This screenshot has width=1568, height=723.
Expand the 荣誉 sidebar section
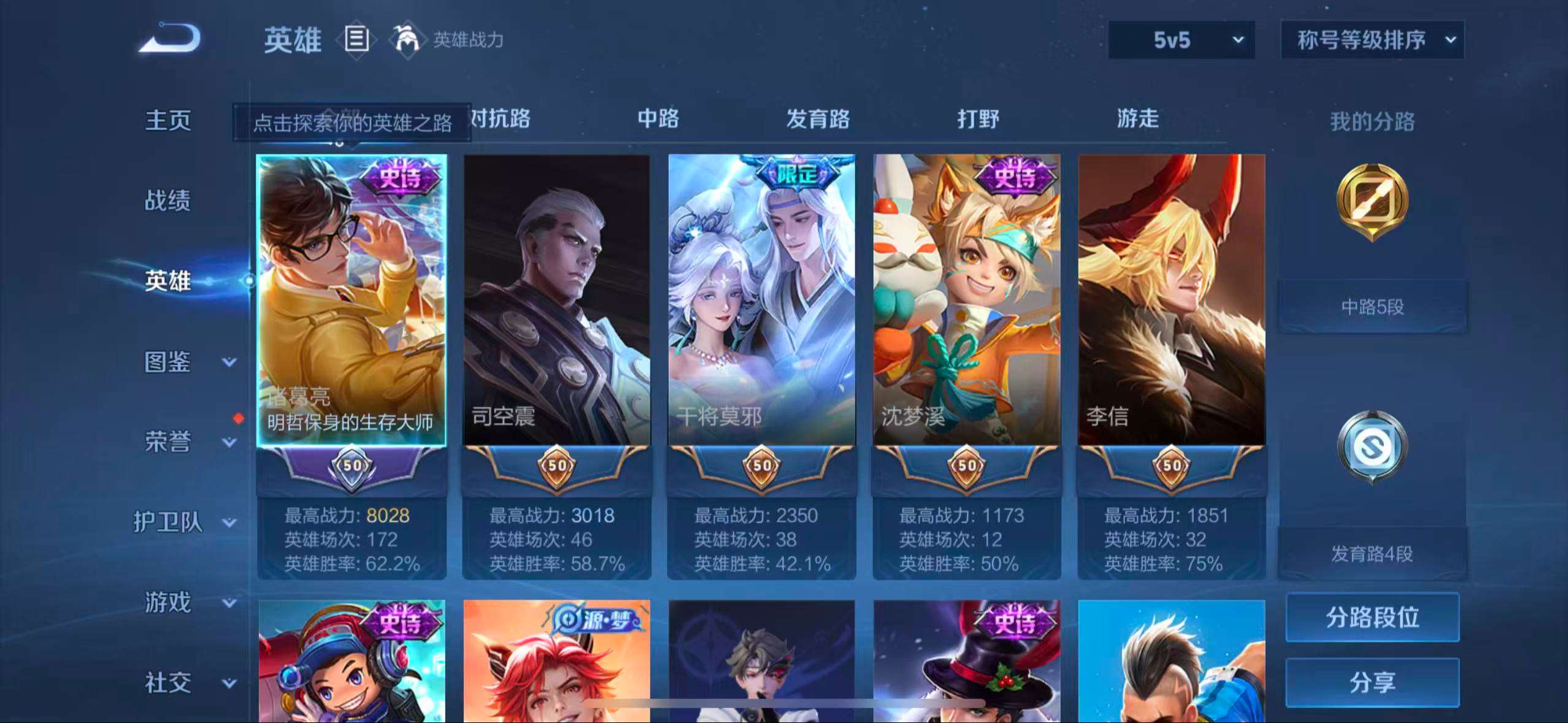click(x=167, y=443)
